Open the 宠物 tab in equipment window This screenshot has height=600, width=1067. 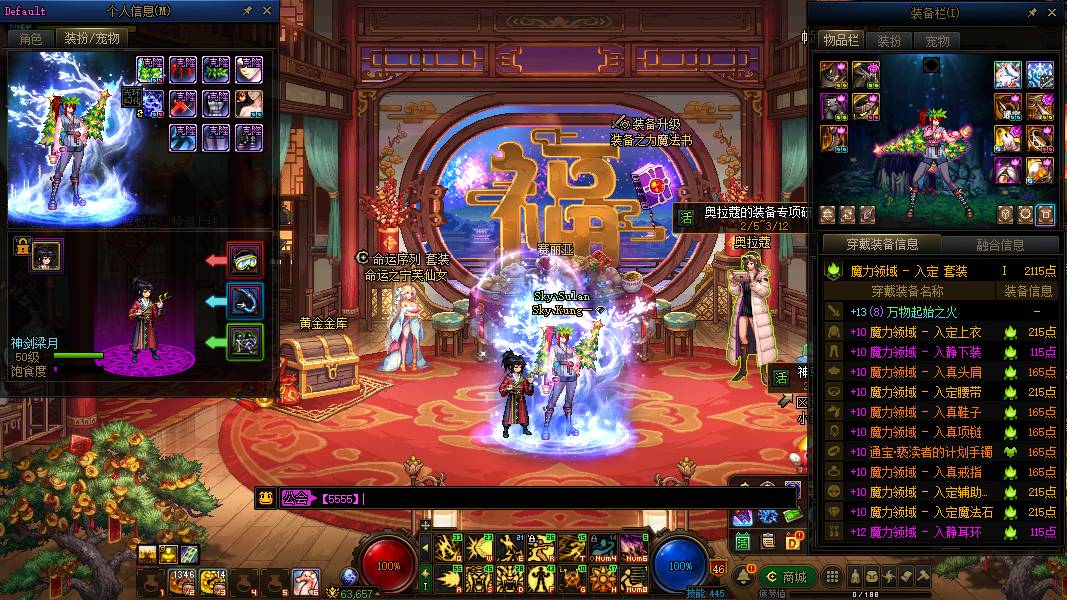pyautogui.click(x=937, y=41)
